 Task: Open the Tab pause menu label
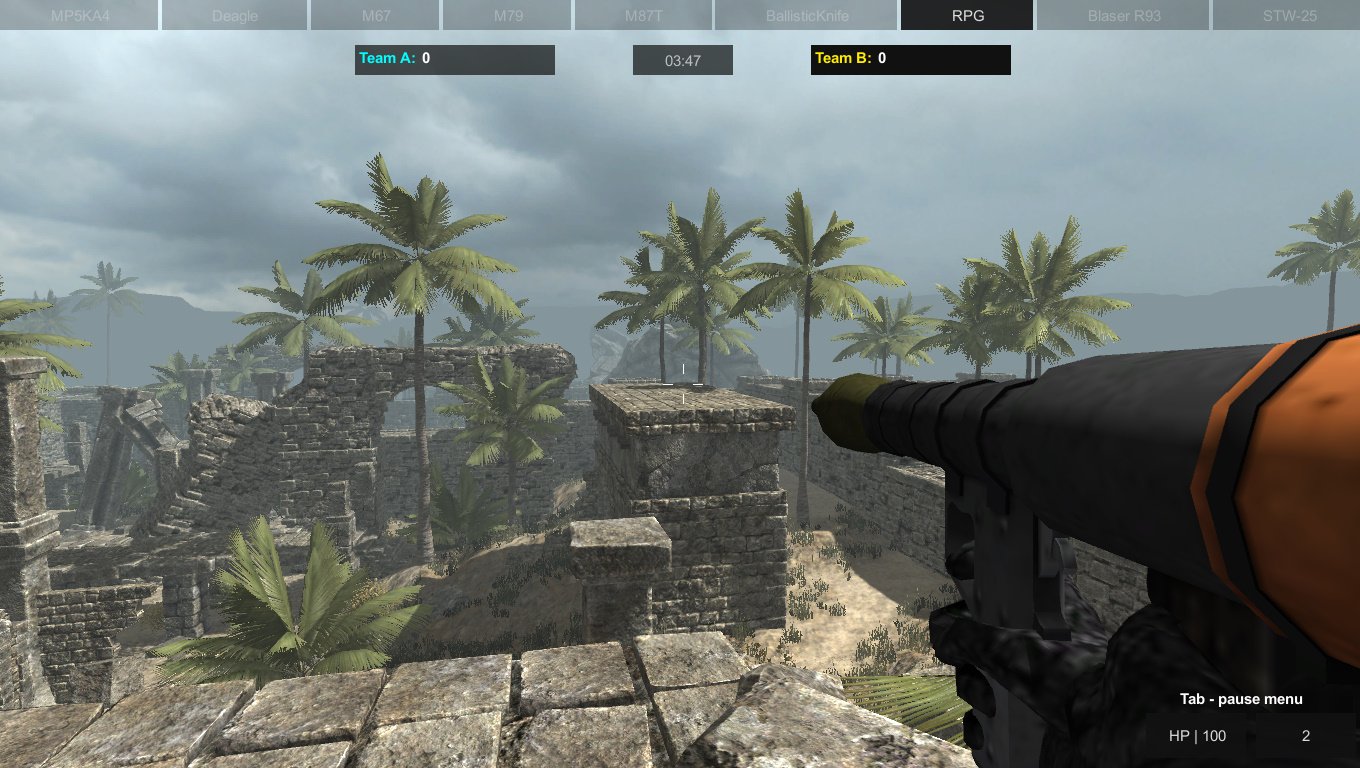point(1241,699)
